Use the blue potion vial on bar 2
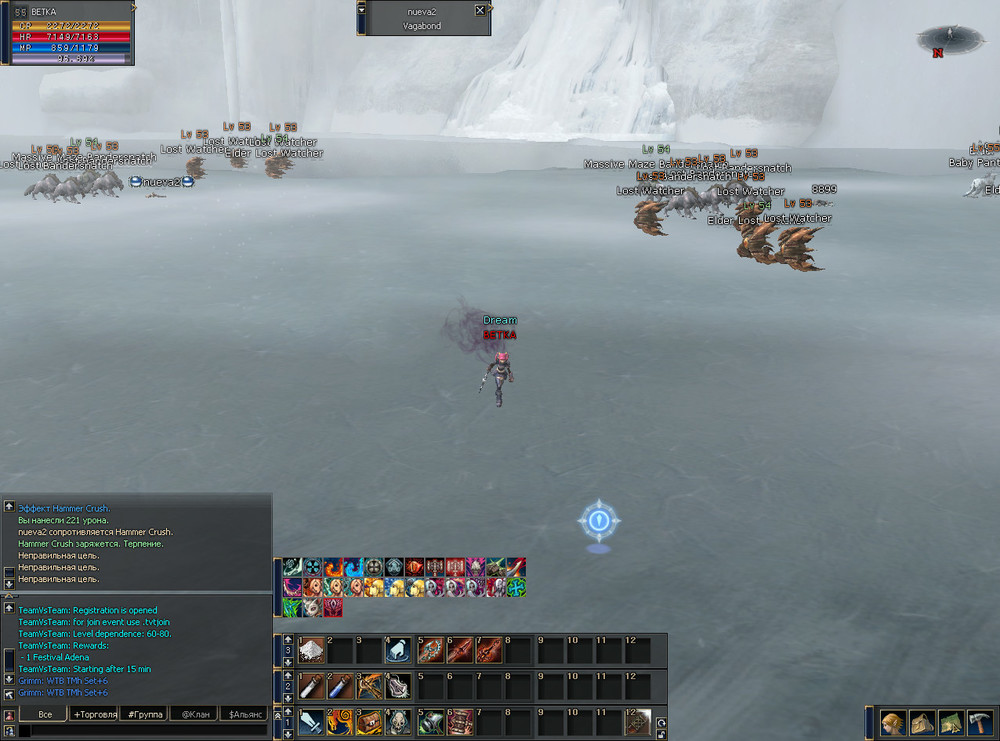This screenshot has width=1000, height=741. click(342, 686)
